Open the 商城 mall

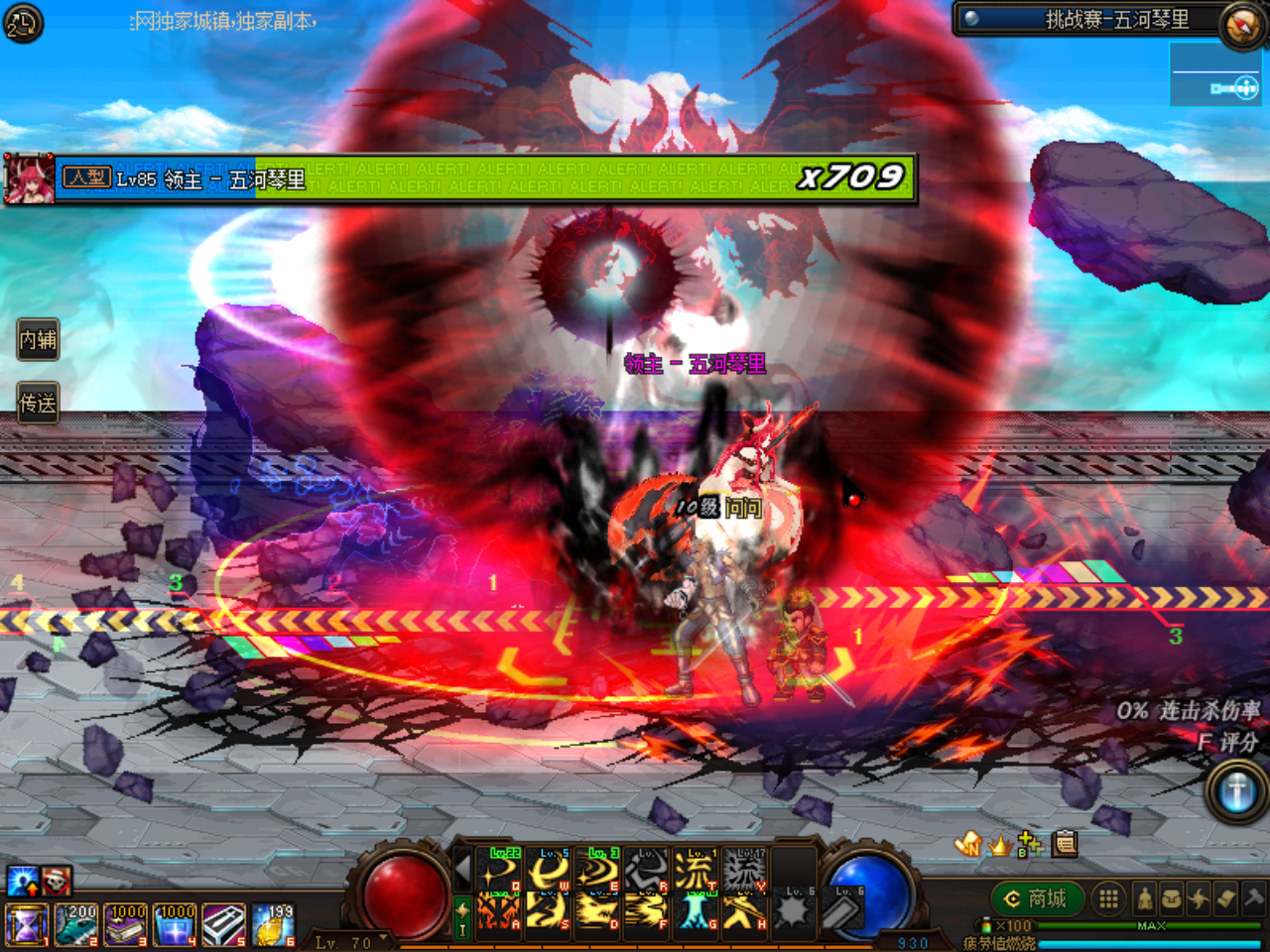click(x=1036, y=899)
